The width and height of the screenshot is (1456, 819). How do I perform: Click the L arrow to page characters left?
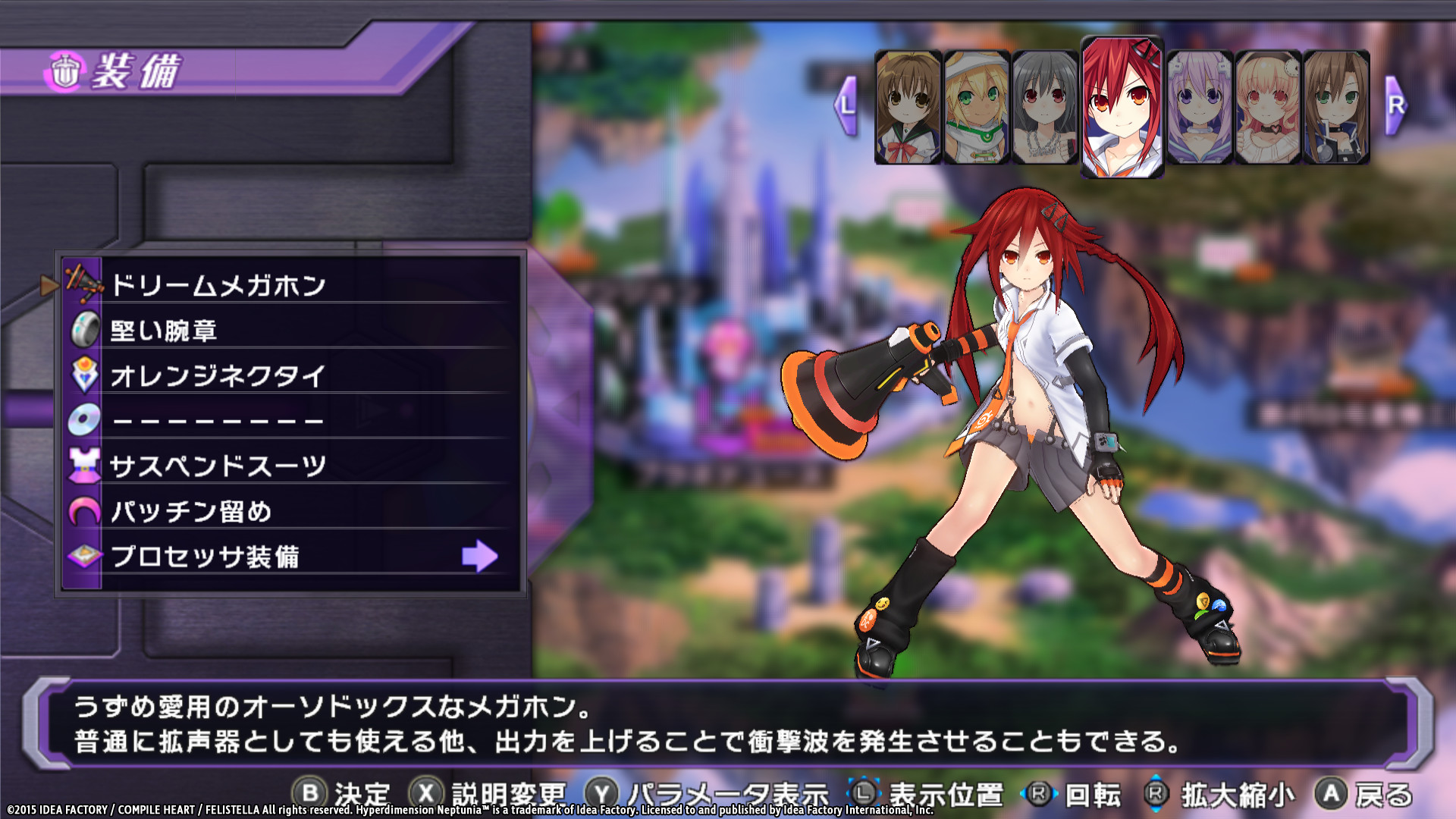click(x=844, y=106)
